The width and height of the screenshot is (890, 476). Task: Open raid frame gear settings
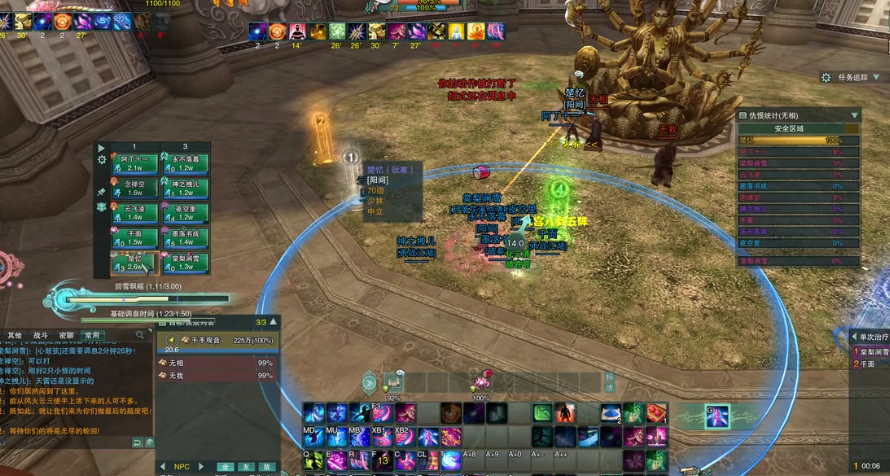(x=101, y=160)
